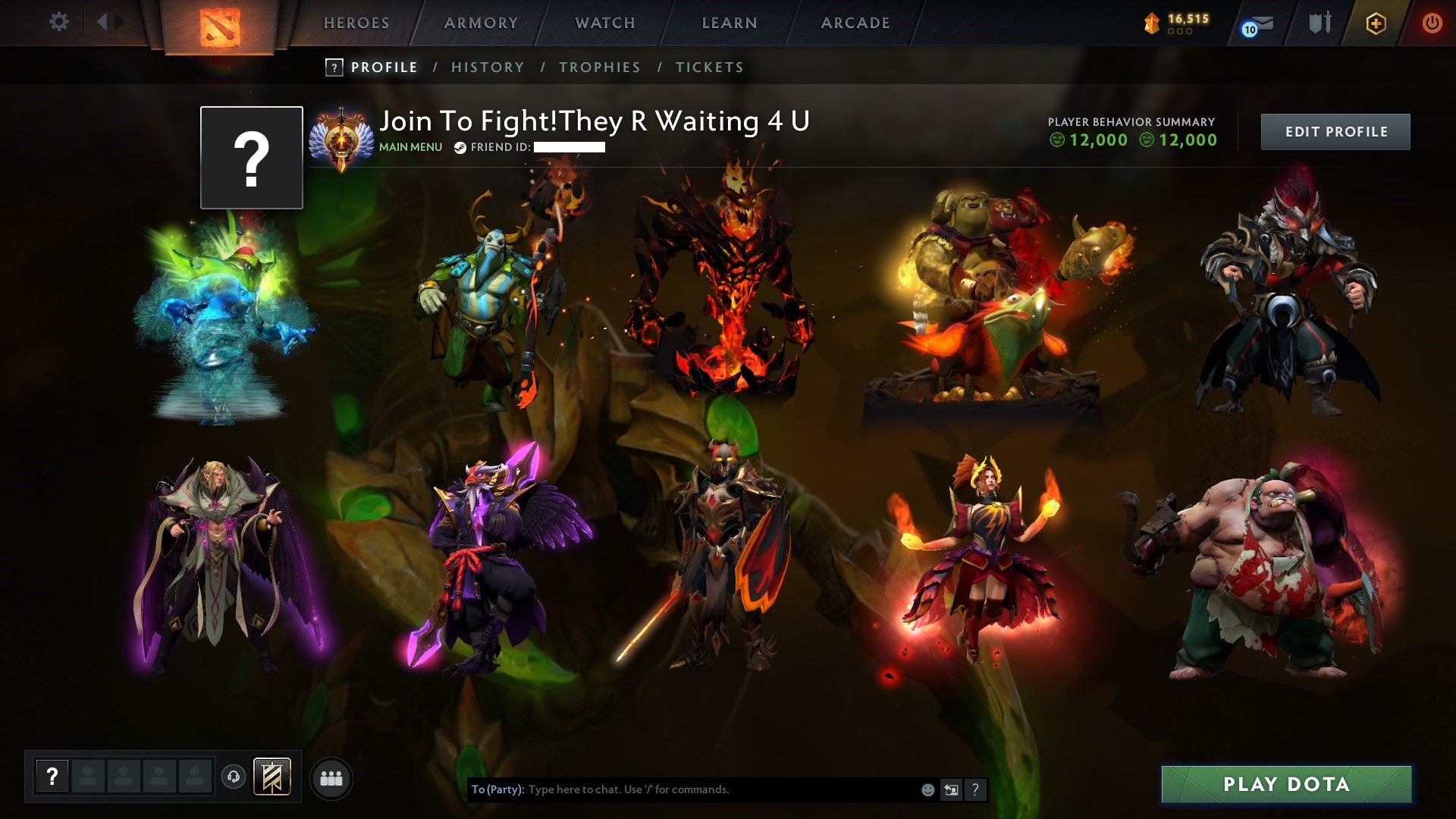Click the red power icon
This screenshot has width=1456, height=819.
click(x=1432, y=24)
